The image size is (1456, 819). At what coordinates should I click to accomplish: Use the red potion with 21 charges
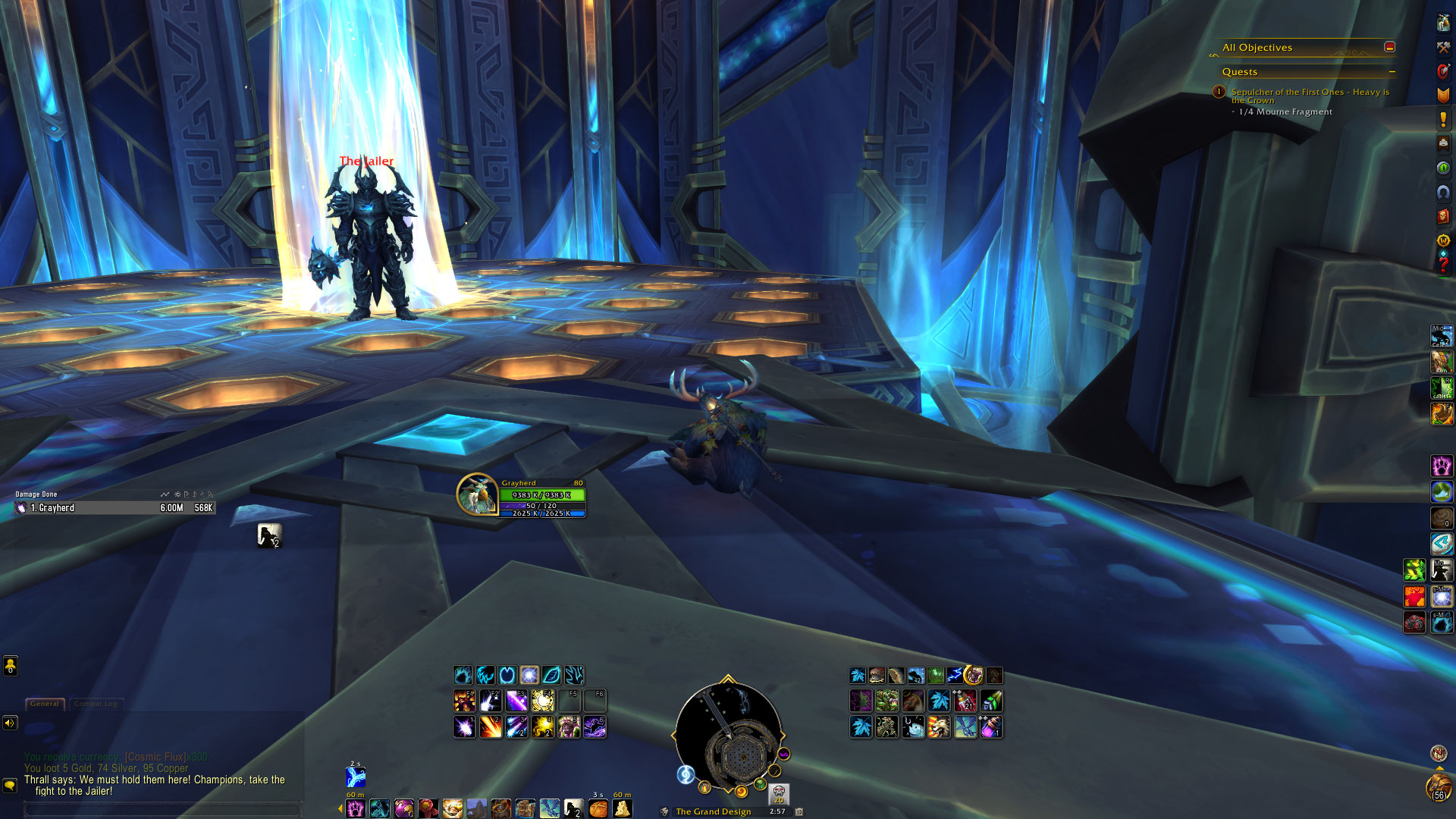[965, 701]
